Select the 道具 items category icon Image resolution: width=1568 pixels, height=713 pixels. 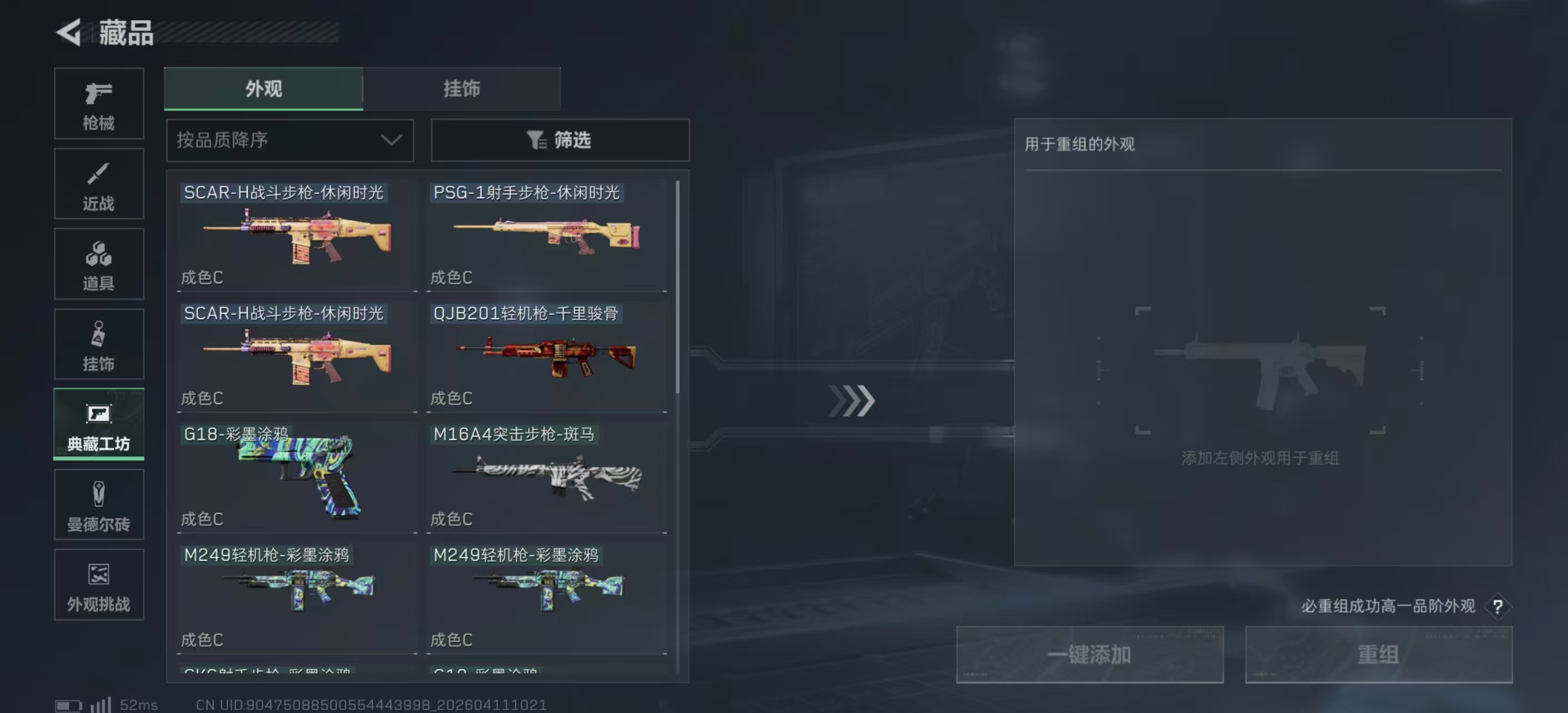(x=99, y=263)
